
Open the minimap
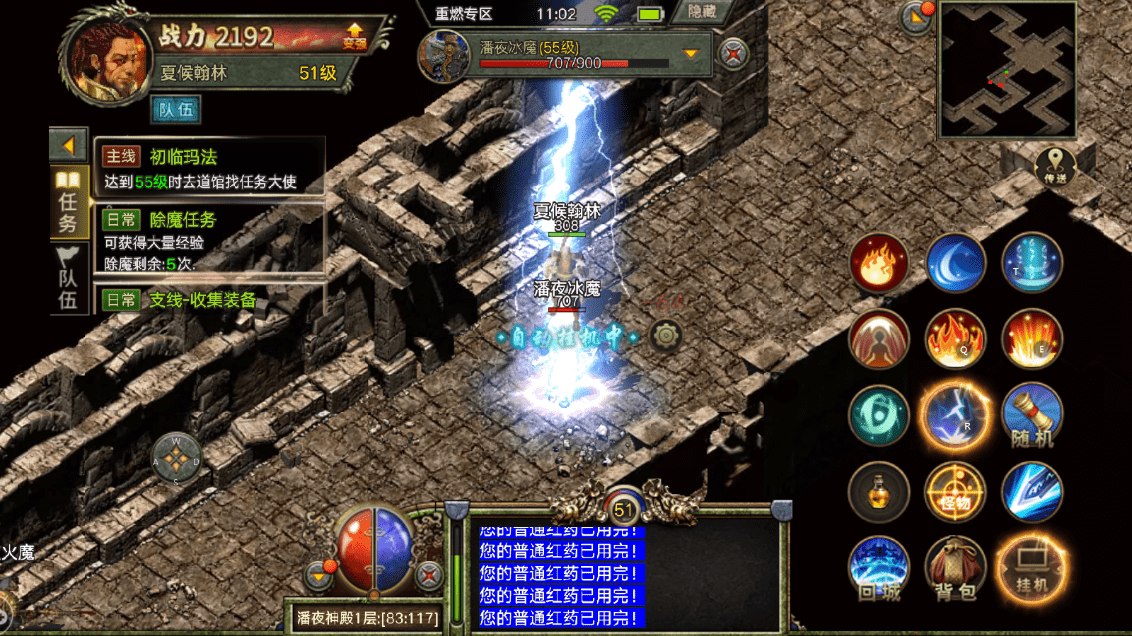[x=1007, y=70]
